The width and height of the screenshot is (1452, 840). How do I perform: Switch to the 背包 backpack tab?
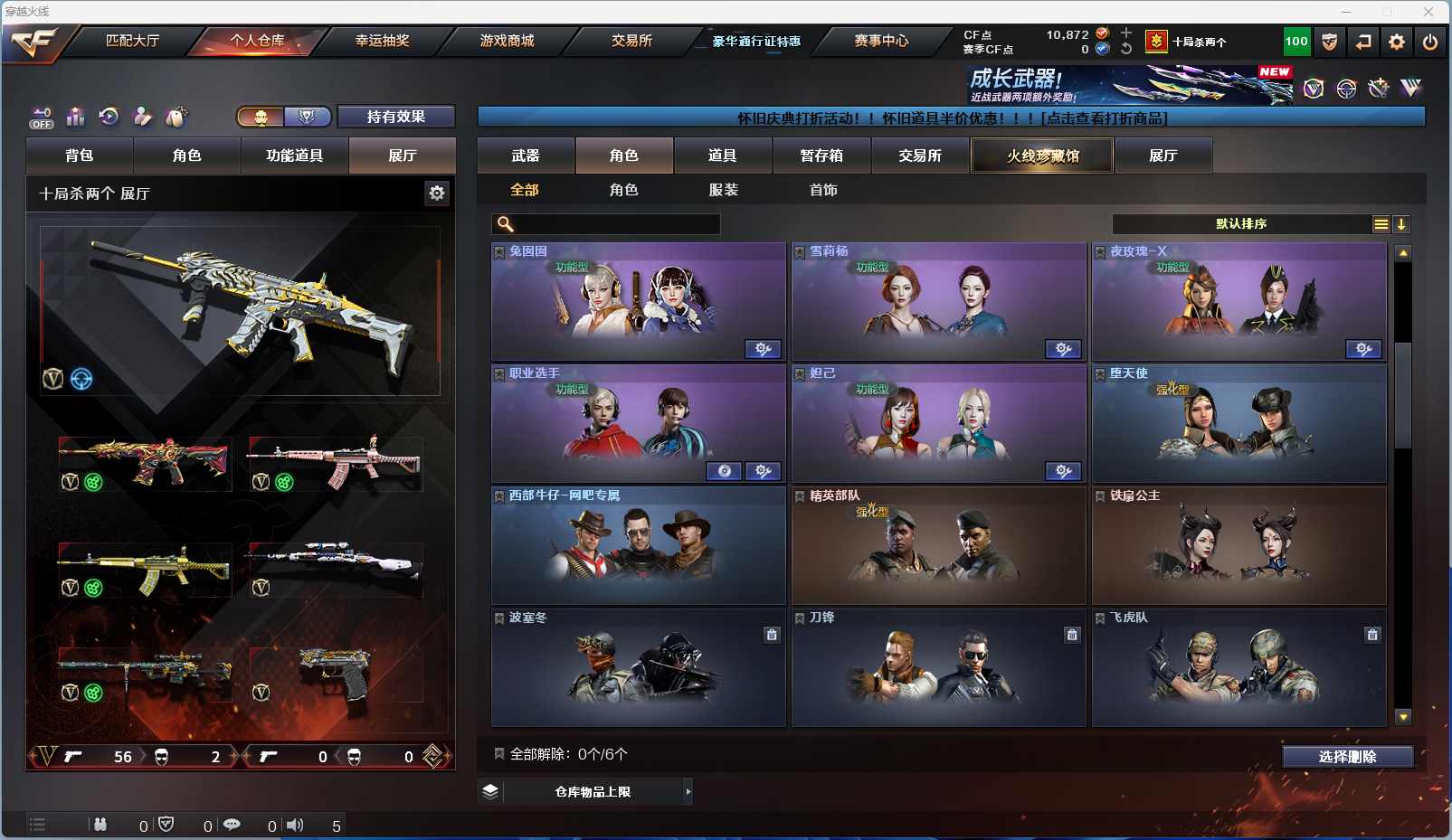[80, 156]
